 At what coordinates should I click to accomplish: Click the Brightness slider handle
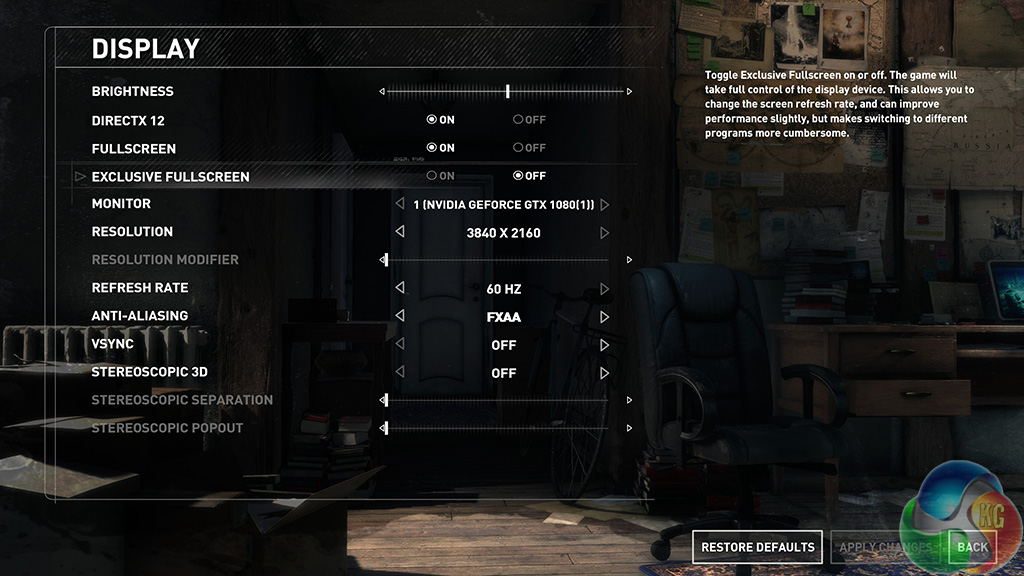508,91
